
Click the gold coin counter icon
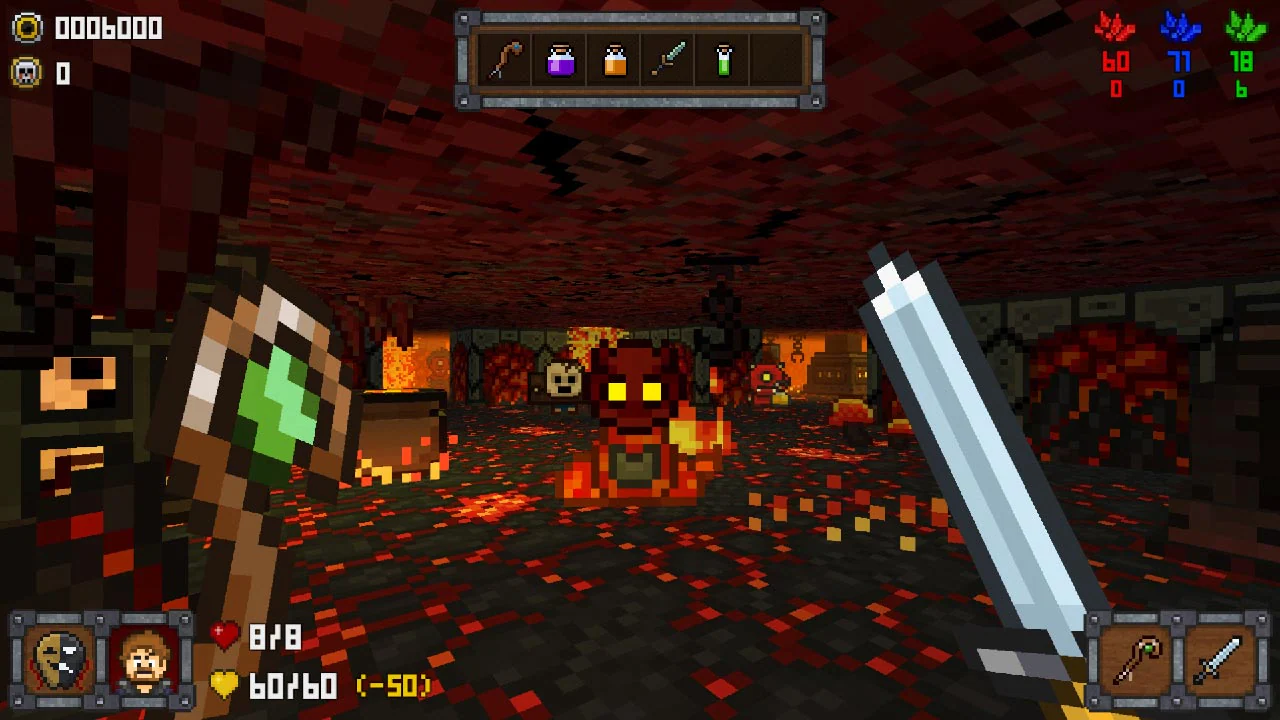click(27, 27)
